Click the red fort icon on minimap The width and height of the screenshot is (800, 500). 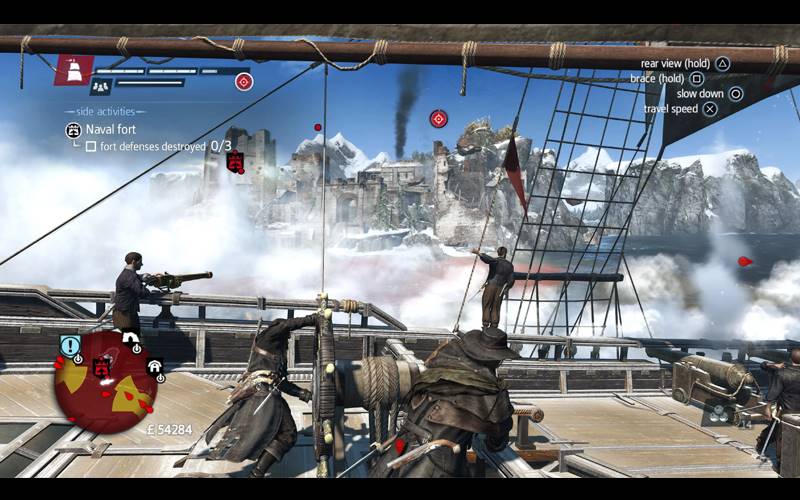click(101, 368)
